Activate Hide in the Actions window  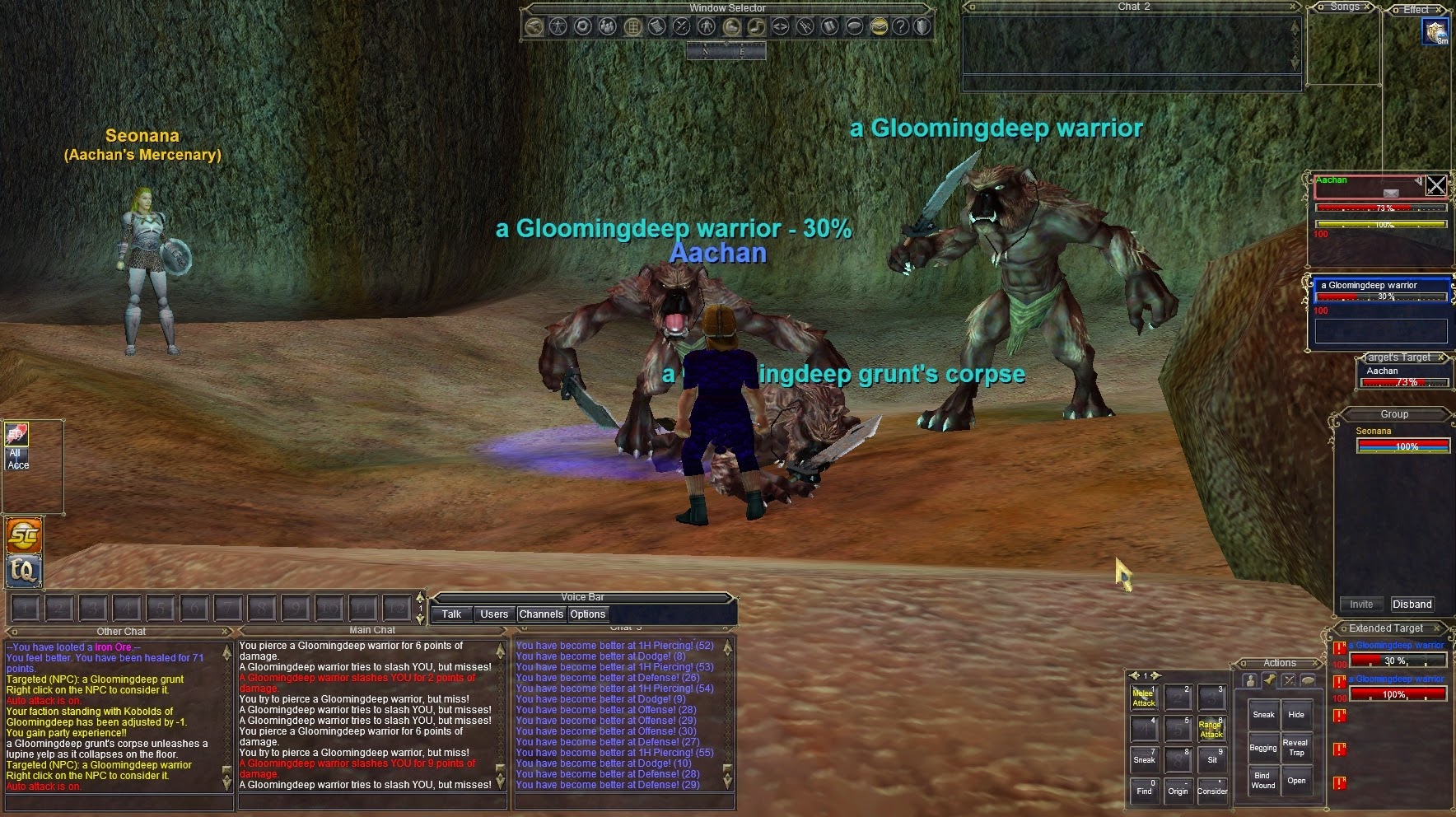[1296, 715]
